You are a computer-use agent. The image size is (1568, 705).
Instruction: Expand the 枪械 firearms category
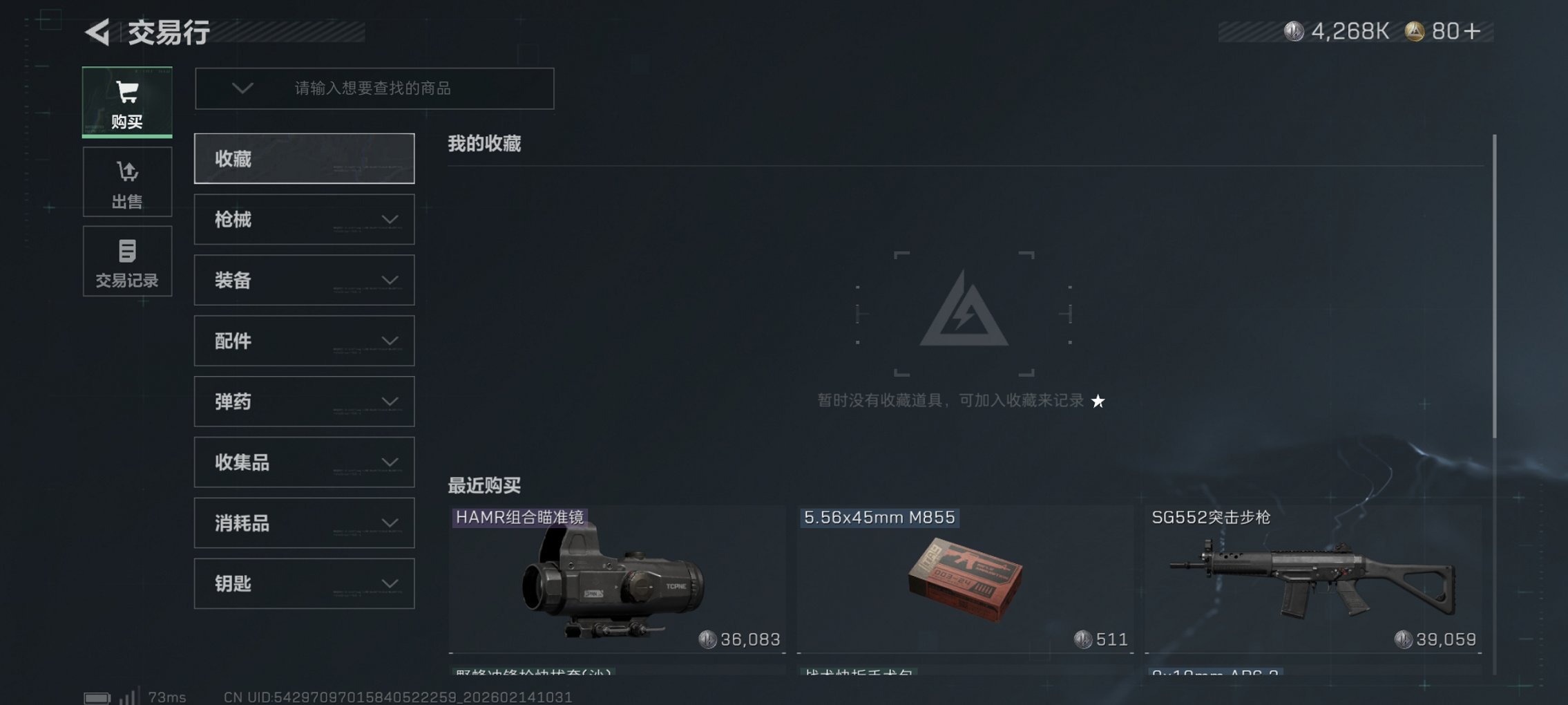tap(304, 219)
